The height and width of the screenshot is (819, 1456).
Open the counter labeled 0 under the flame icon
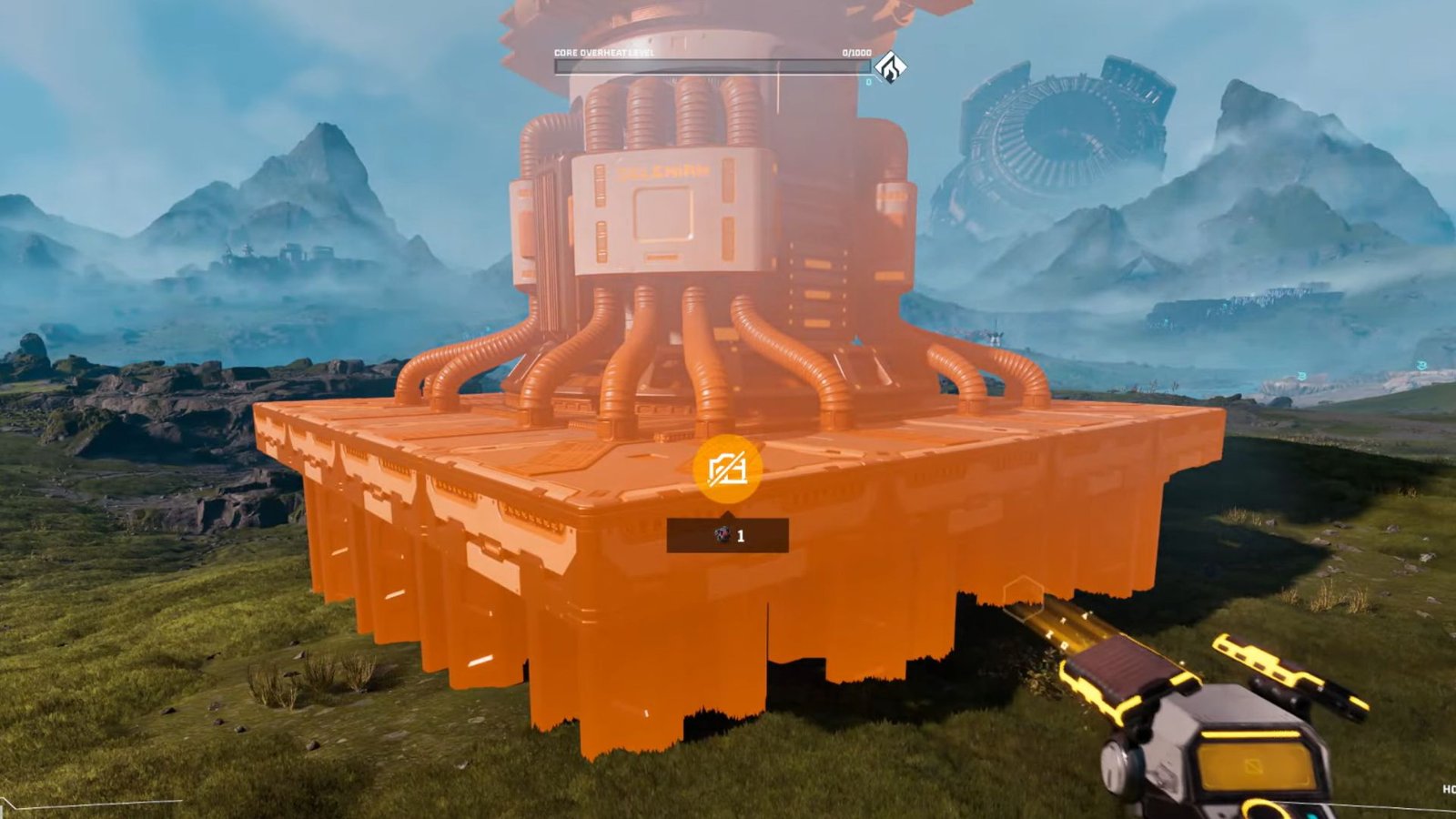(869, 81)
